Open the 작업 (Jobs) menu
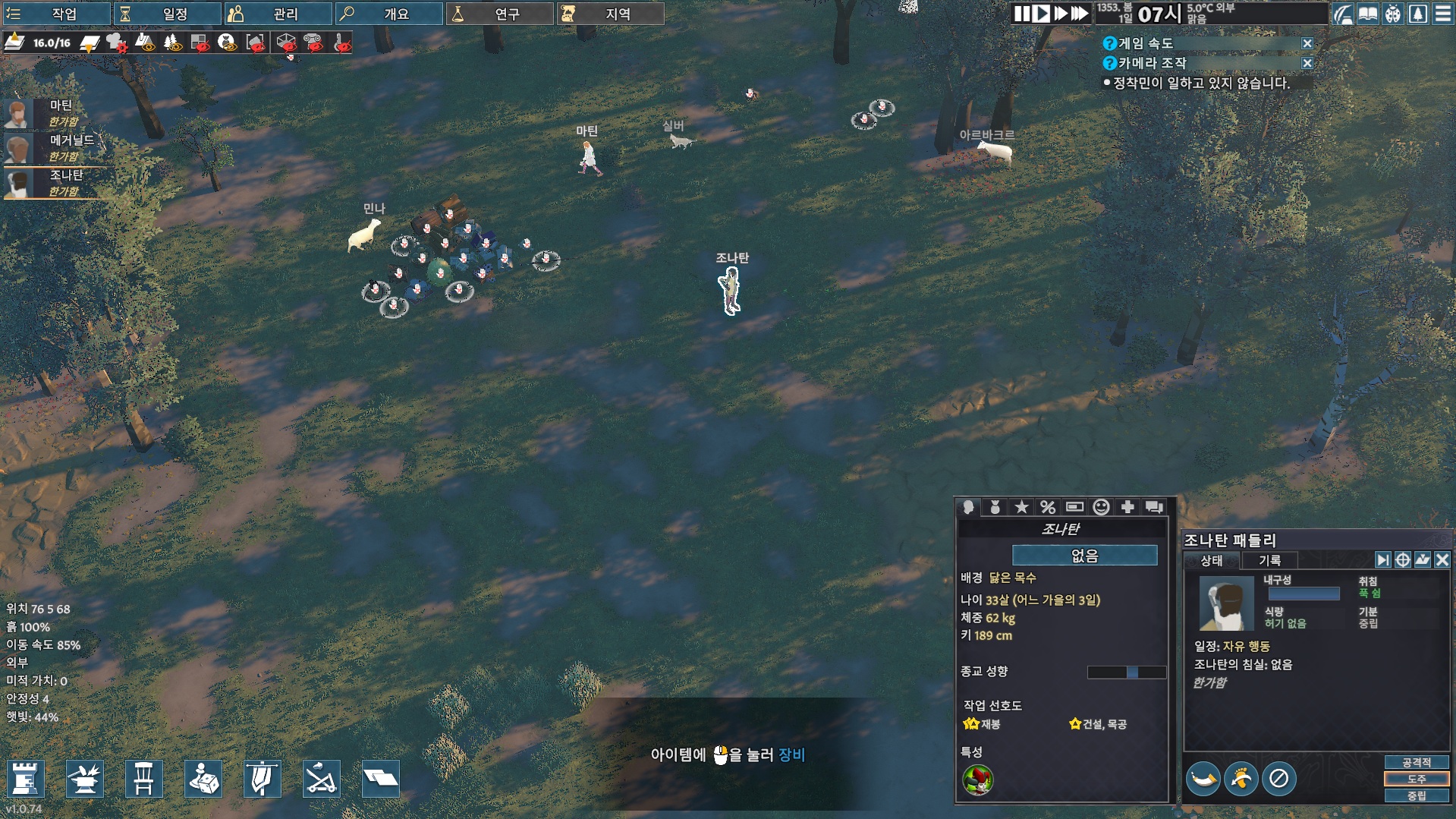 tap(56, 14)
